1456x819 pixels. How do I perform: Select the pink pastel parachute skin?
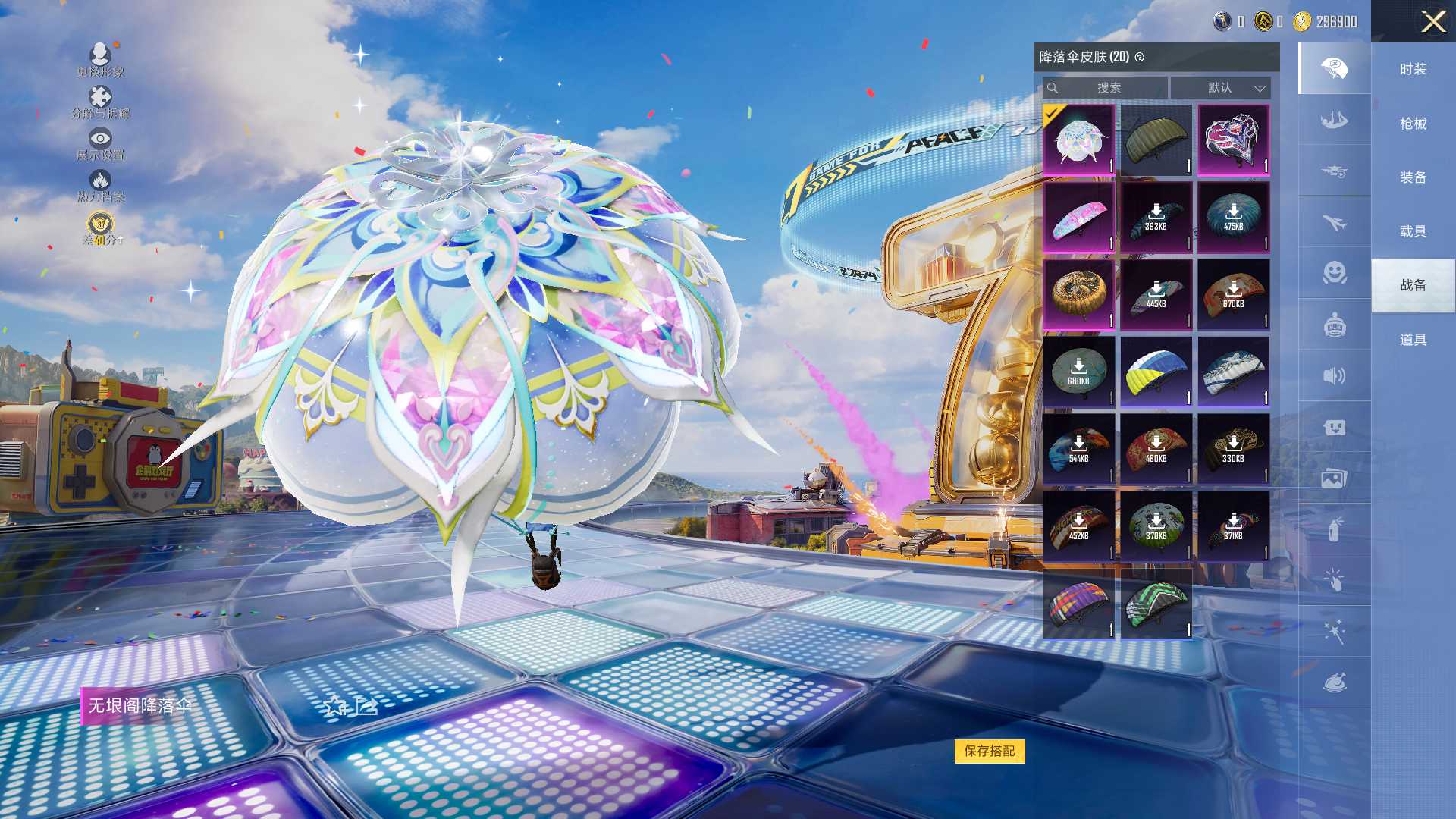coord(1078,218)
